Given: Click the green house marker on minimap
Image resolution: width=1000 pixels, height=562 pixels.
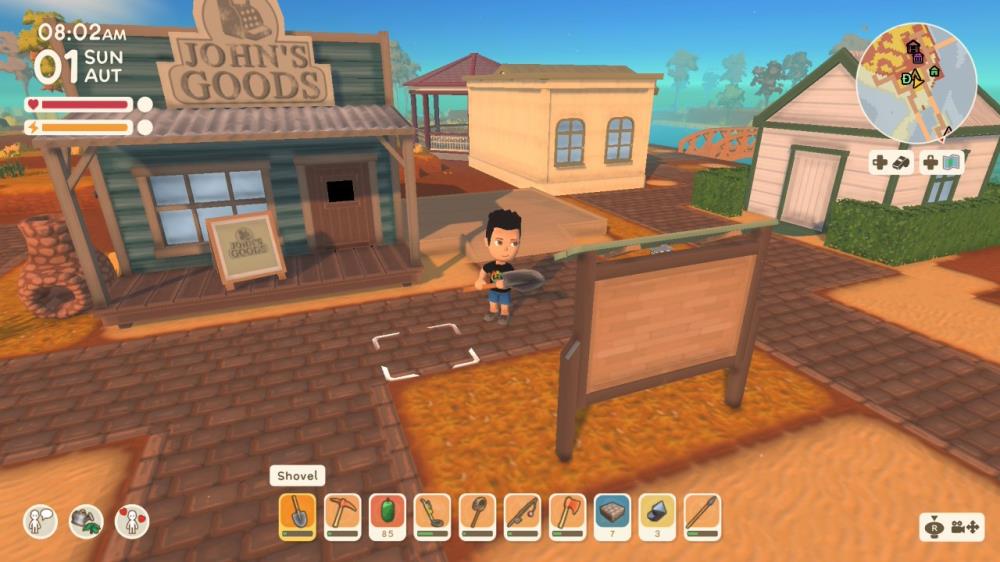Looking at the screenshot, I should click(x=934, y=71).
